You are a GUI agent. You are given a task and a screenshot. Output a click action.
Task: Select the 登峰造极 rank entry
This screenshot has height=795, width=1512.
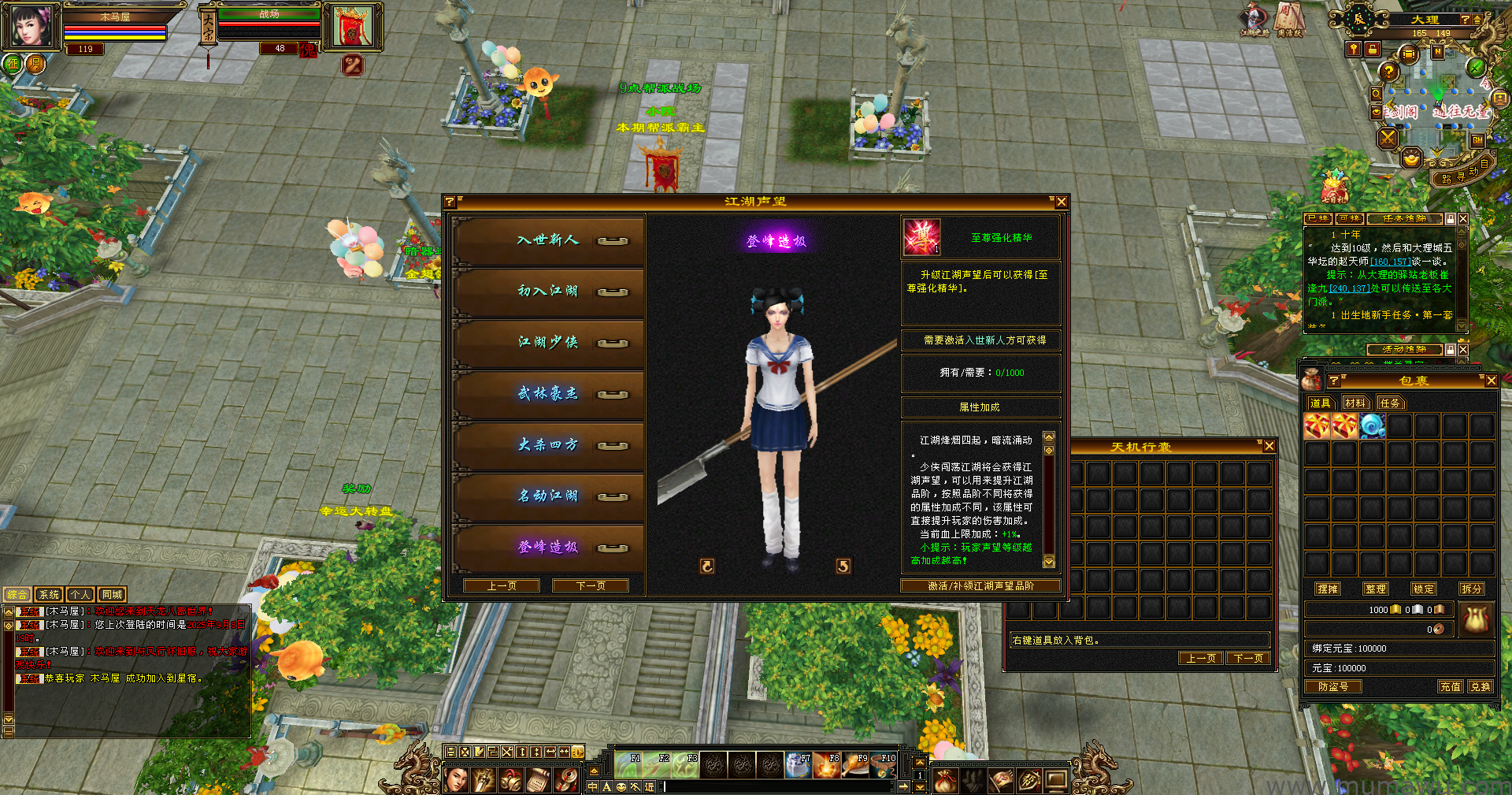[548, 548]
